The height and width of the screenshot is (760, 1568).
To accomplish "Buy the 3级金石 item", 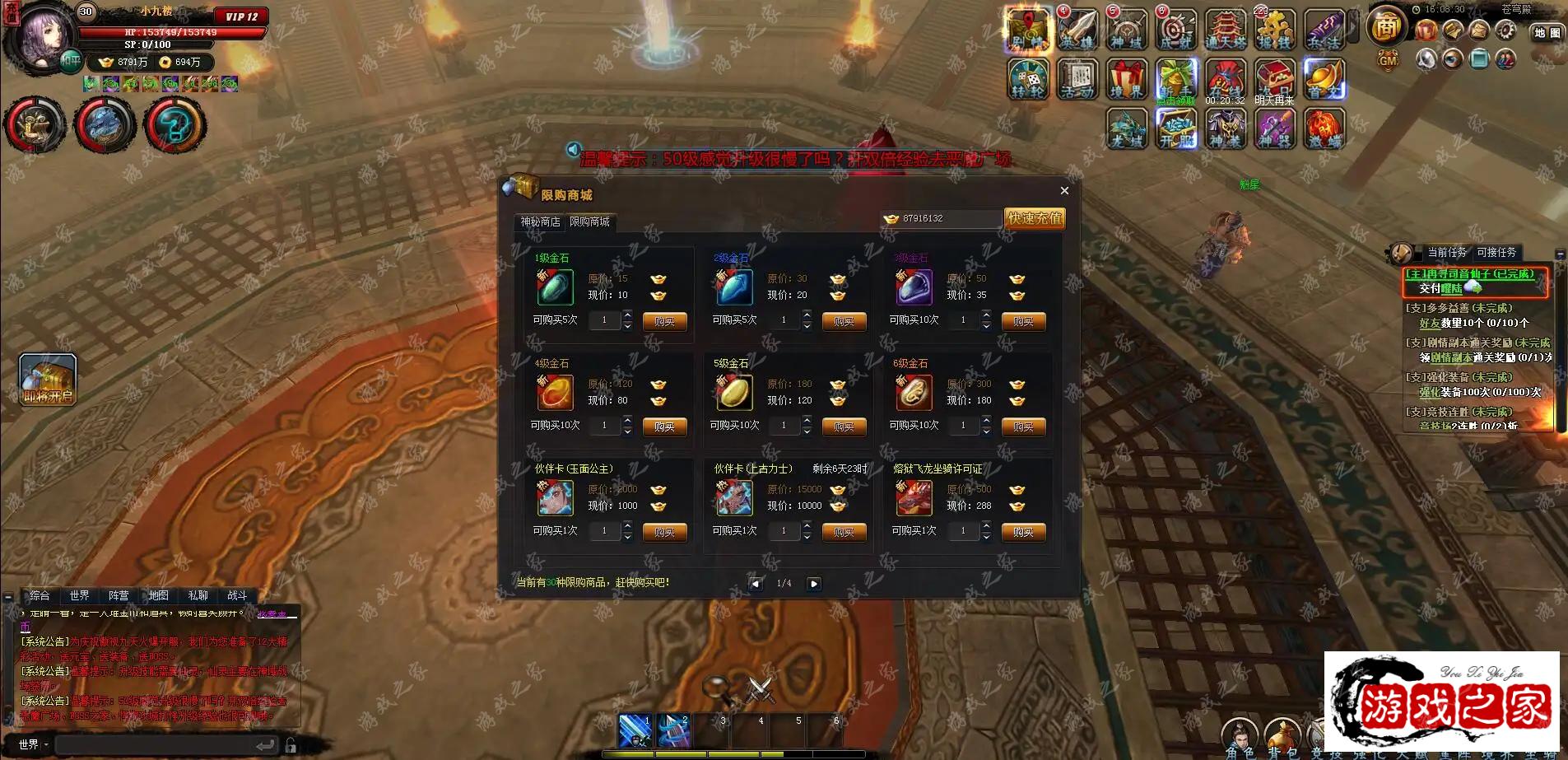I will pyautogui.click(x=1023, y=322).
